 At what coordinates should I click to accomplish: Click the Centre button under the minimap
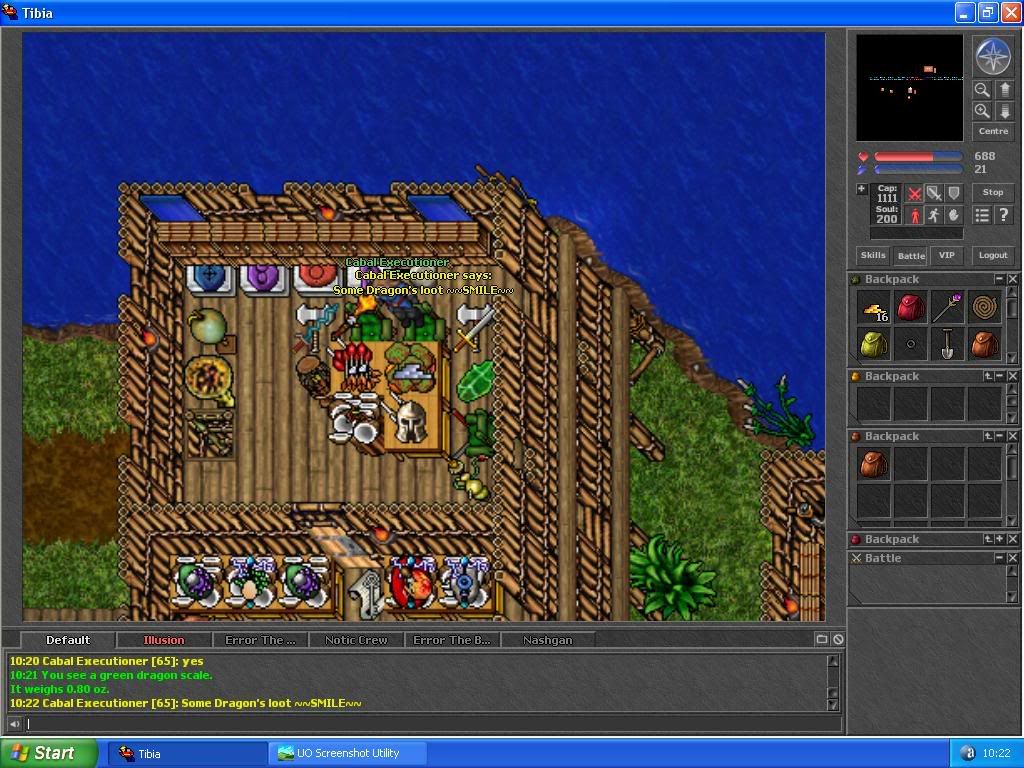coord(993,131)
